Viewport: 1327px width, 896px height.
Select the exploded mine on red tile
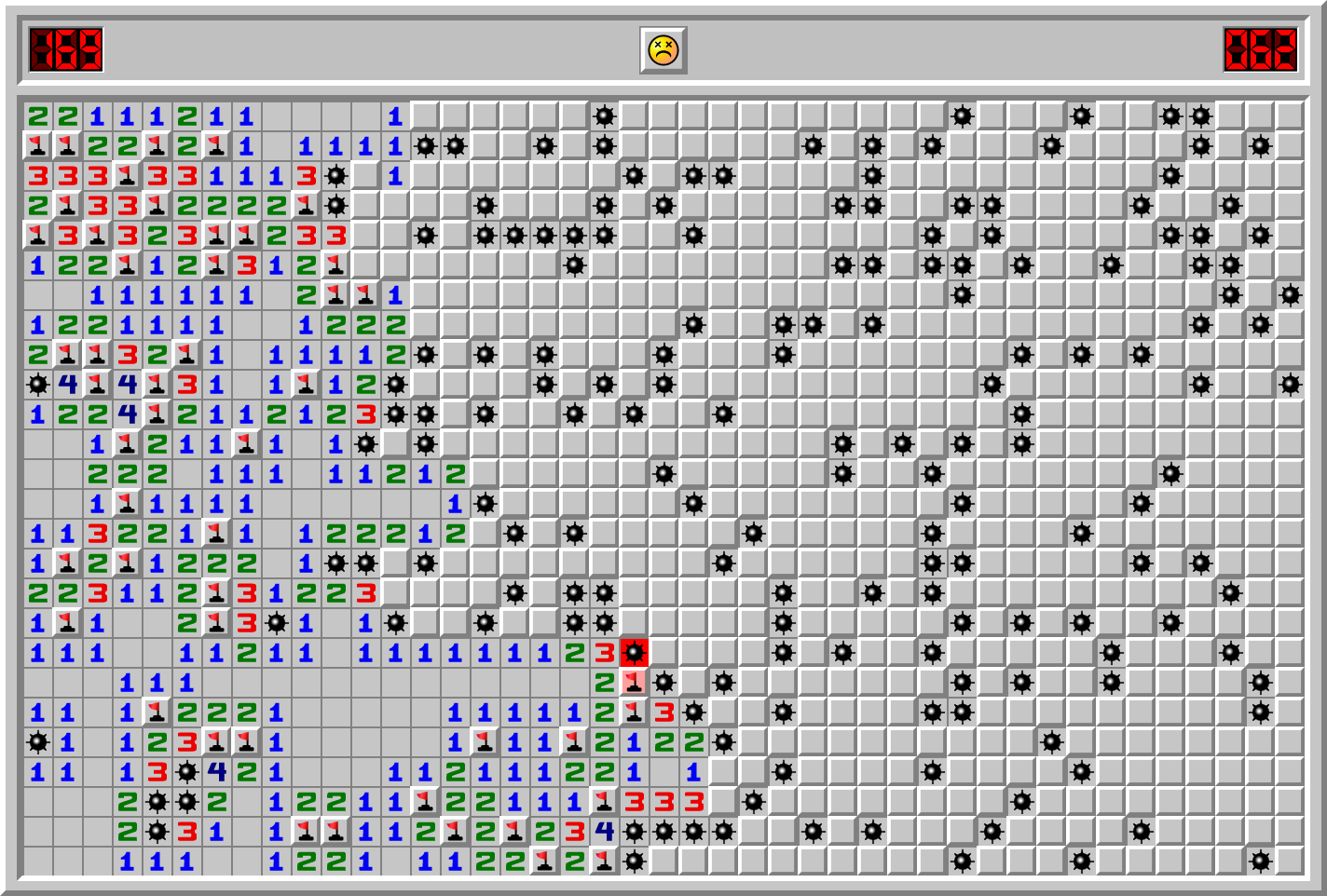click(635, 653)
